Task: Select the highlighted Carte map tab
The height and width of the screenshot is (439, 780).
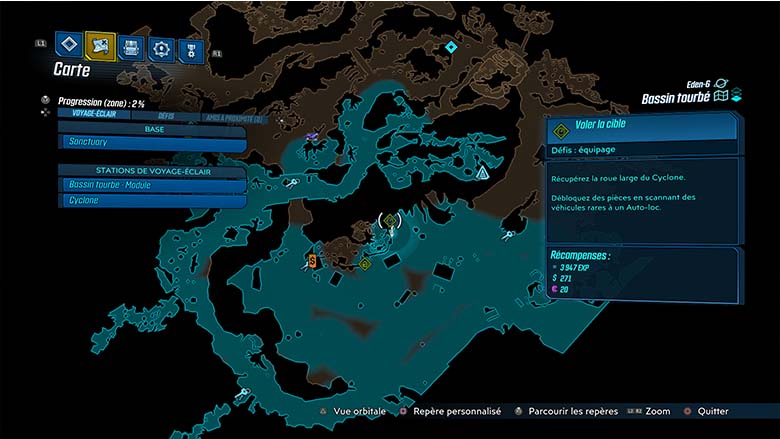Action: [x=100, y=45]
